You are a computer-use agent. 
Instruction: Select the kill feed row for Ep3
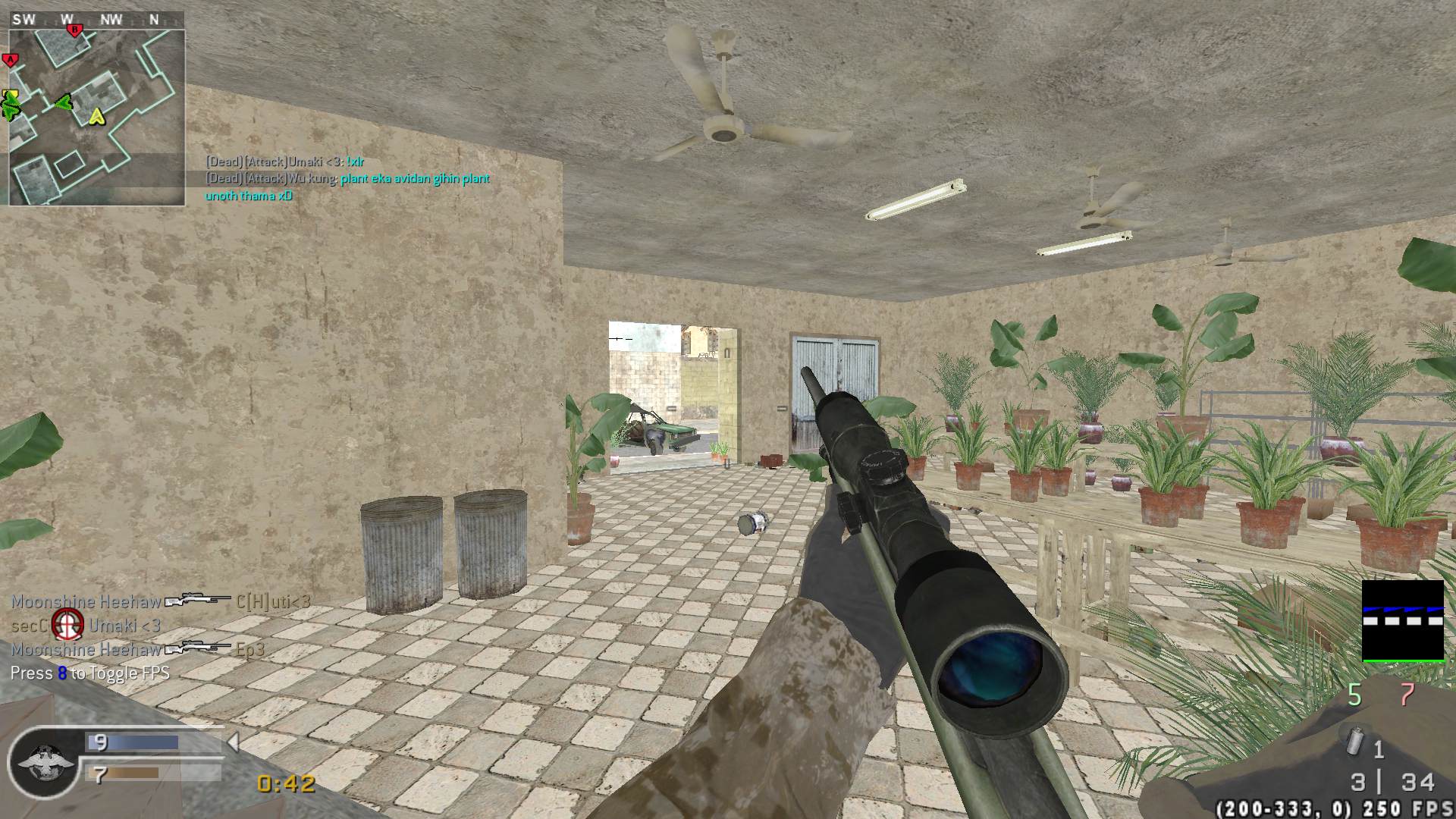coord(138,649)
